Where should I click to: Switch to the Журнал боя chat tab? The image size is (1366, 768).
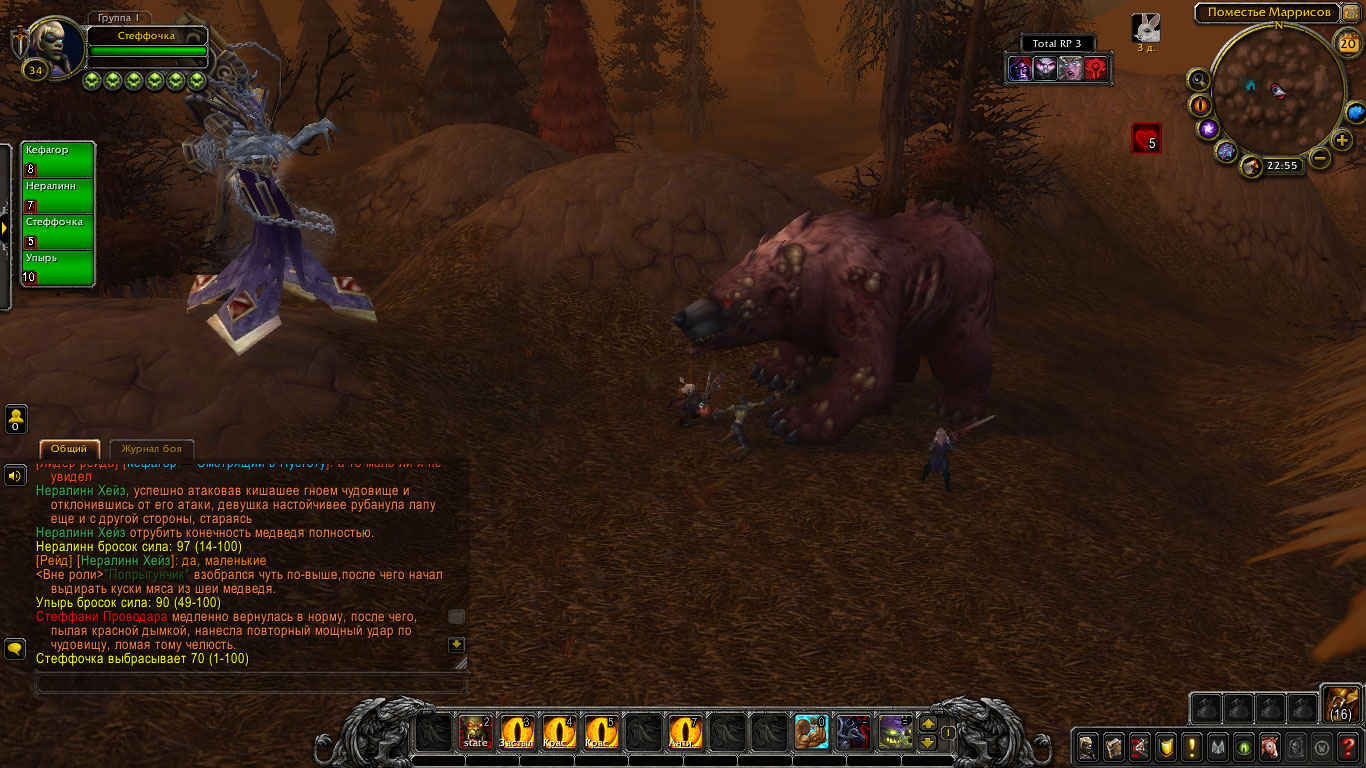(x=152, y=449)
